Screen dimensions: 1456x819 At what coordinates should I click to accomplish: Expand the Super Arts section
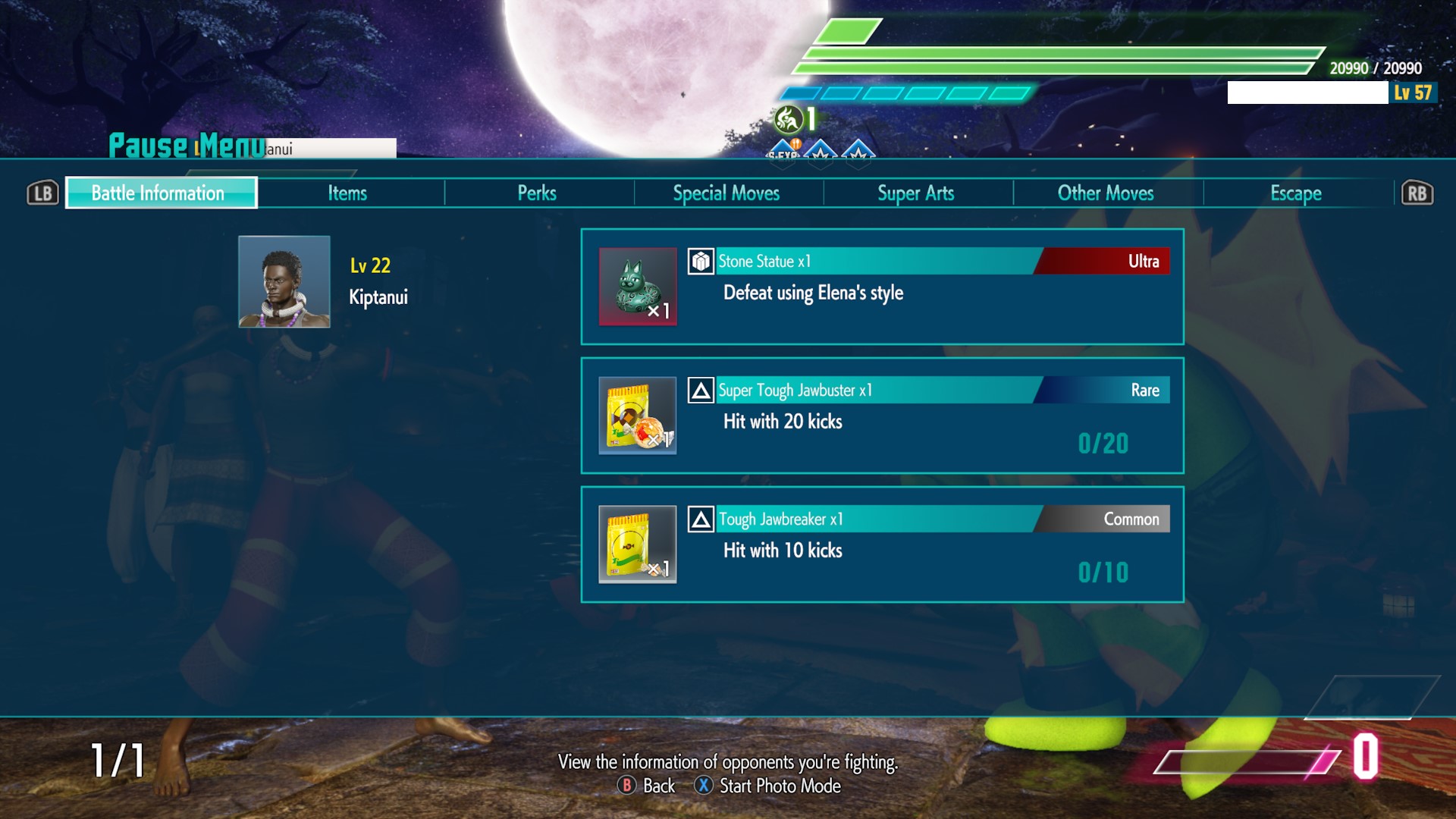915,193
